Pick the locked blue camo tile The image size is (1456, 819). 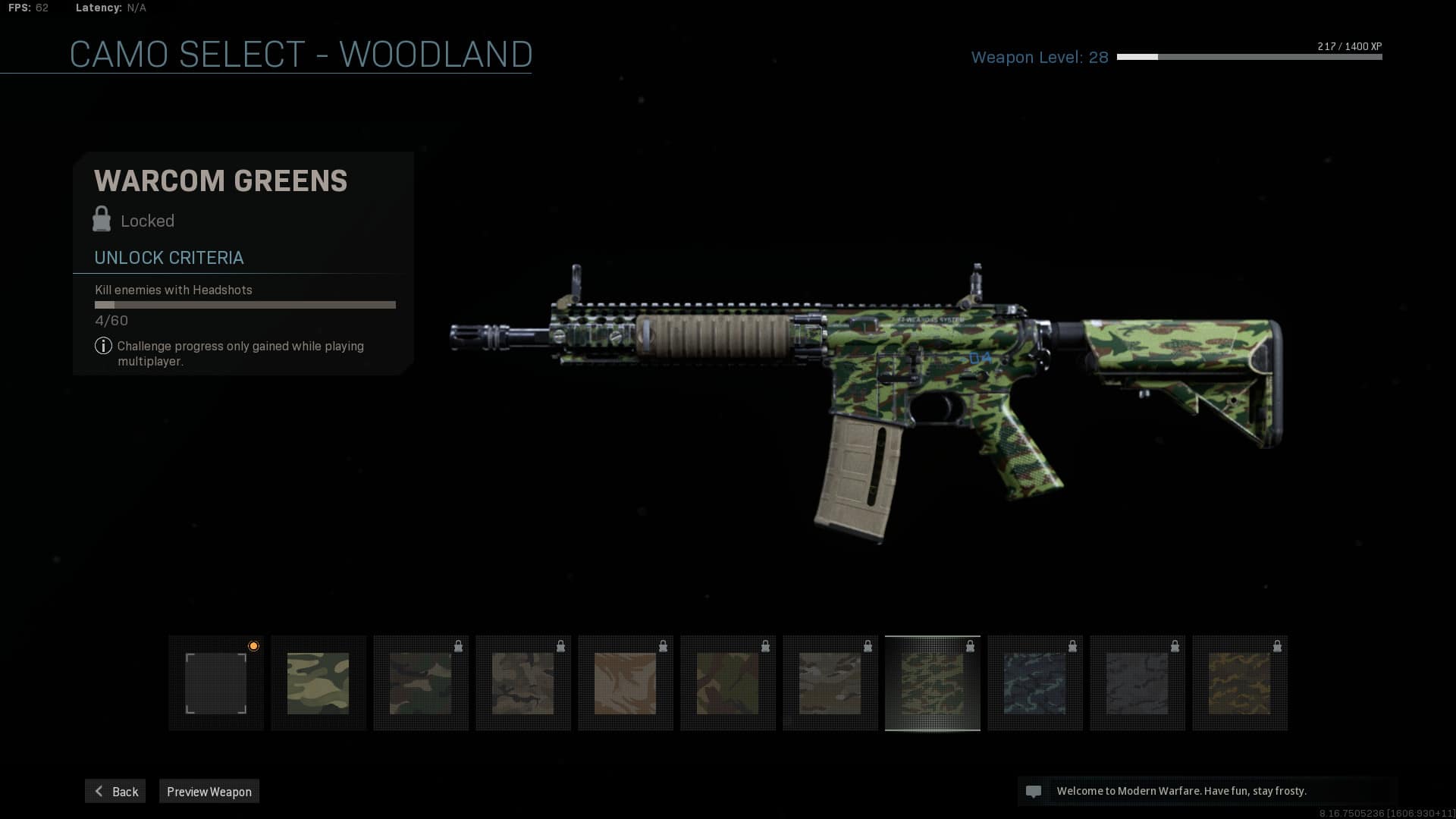(1035, 683)
